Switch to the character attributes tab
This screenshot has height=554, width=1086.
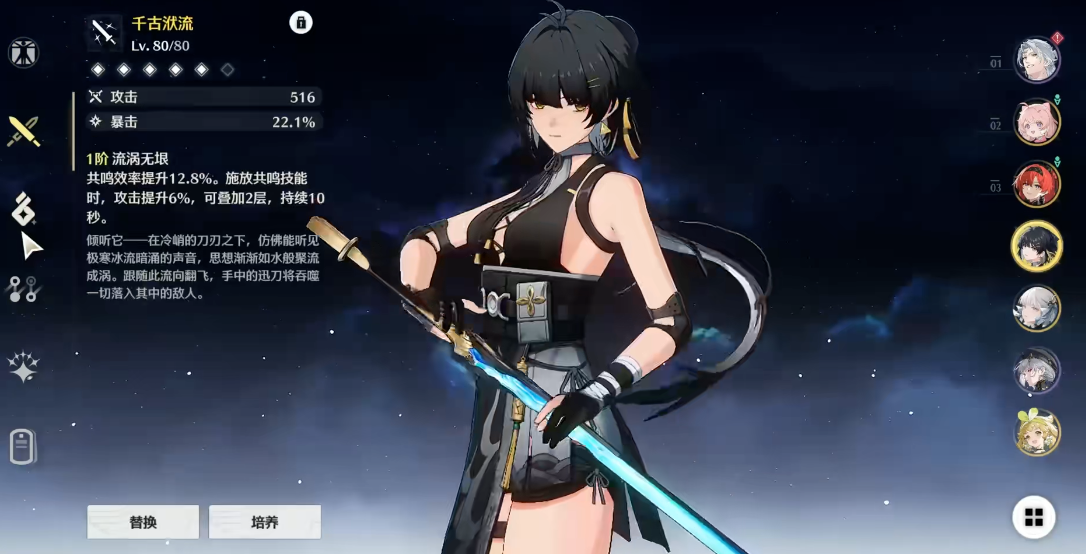click(x=23, y=52)
